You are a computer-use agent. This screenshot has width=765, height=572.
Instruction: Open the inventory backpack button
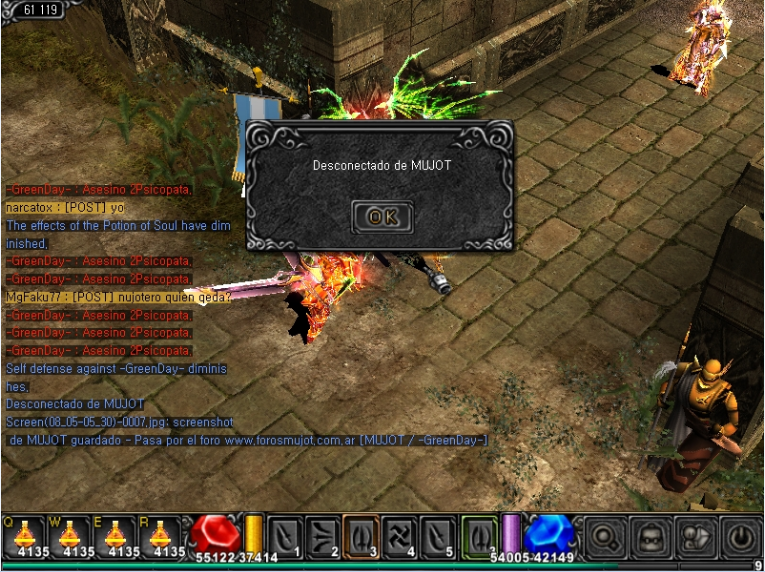pyautogui.click(x=650, y=537)
